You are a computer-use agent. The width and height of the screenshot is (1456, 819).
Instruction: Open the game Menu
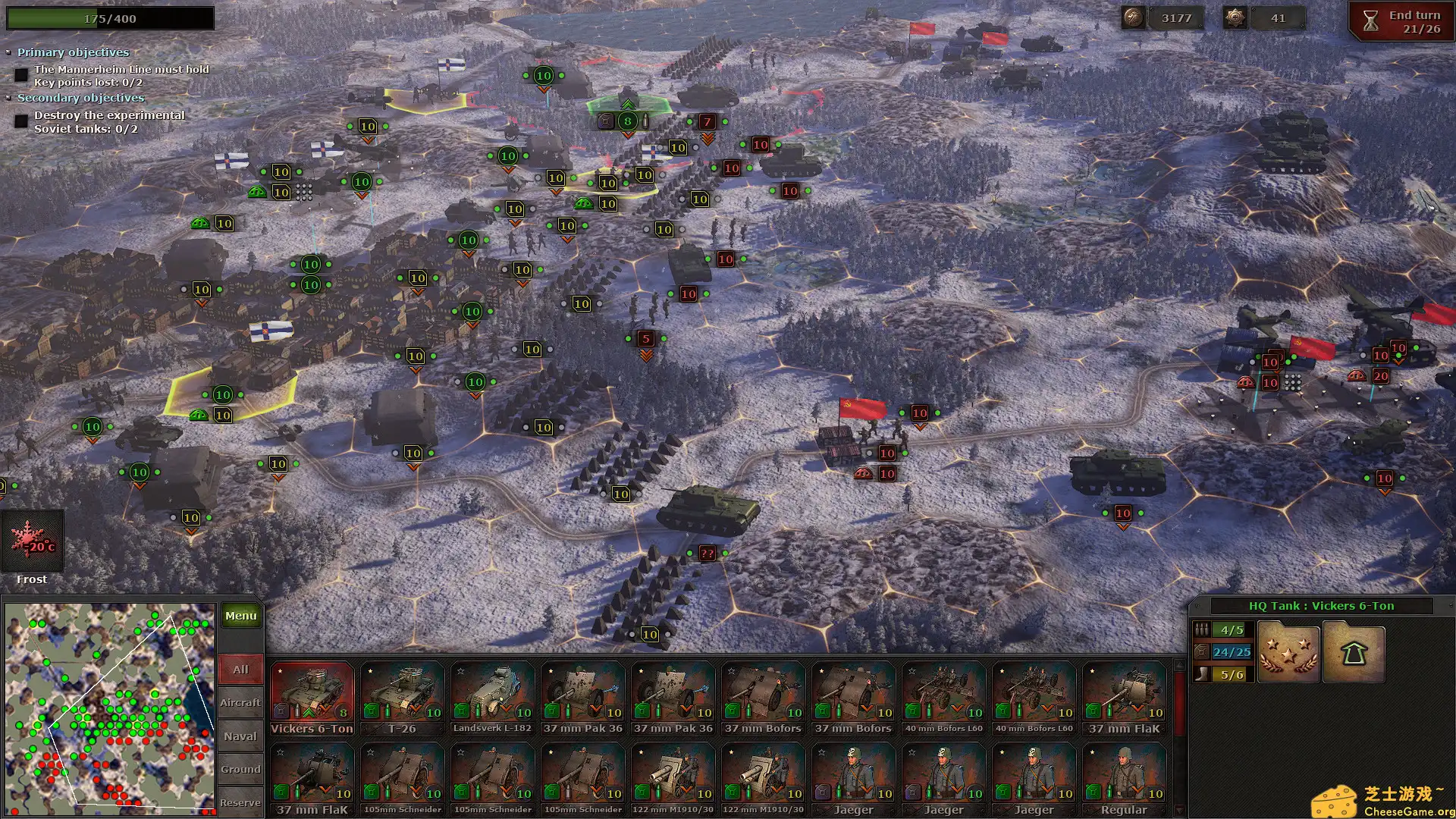240,616
